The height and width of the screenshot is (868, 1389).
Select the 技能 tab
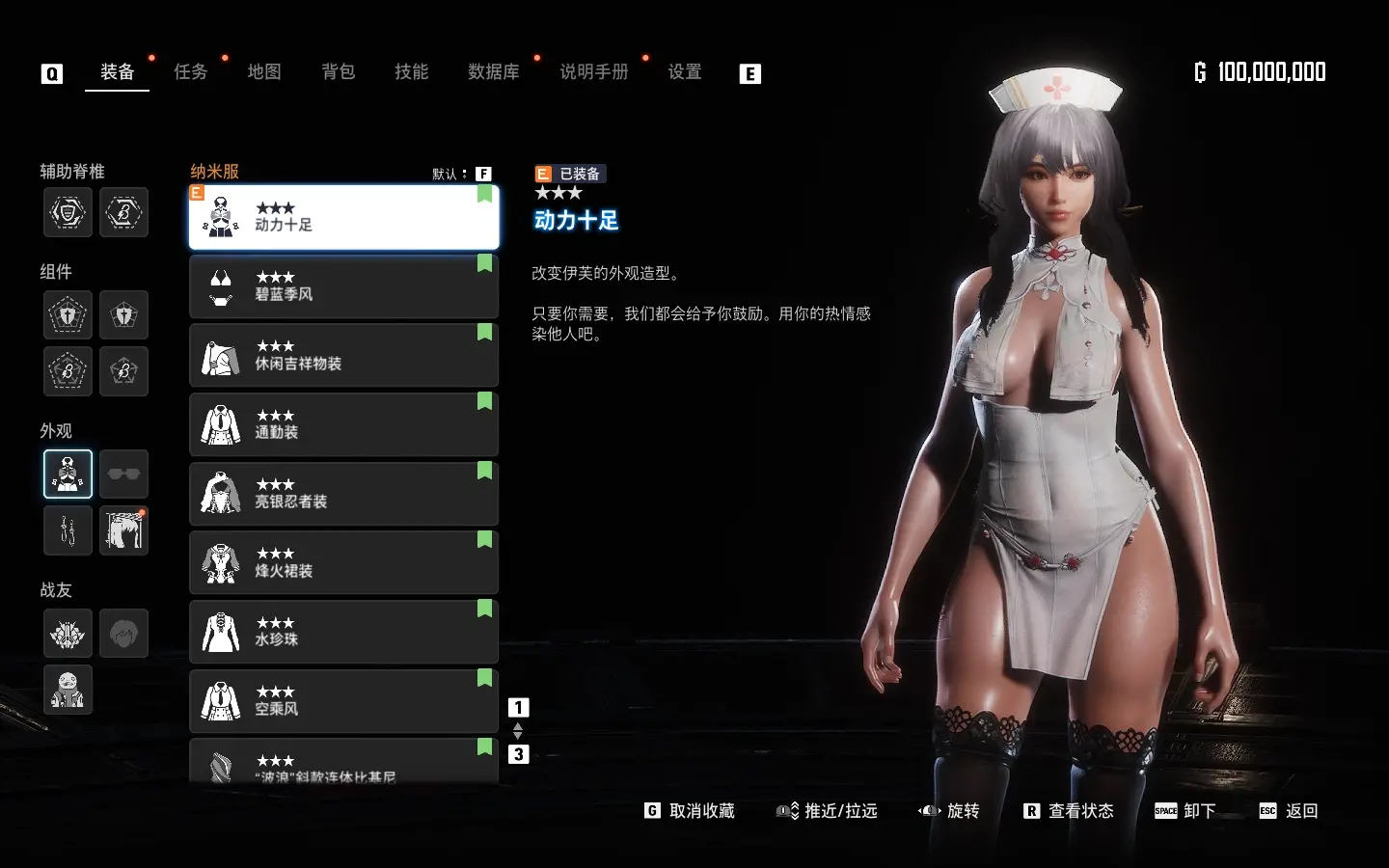click(x=412, y=72)
